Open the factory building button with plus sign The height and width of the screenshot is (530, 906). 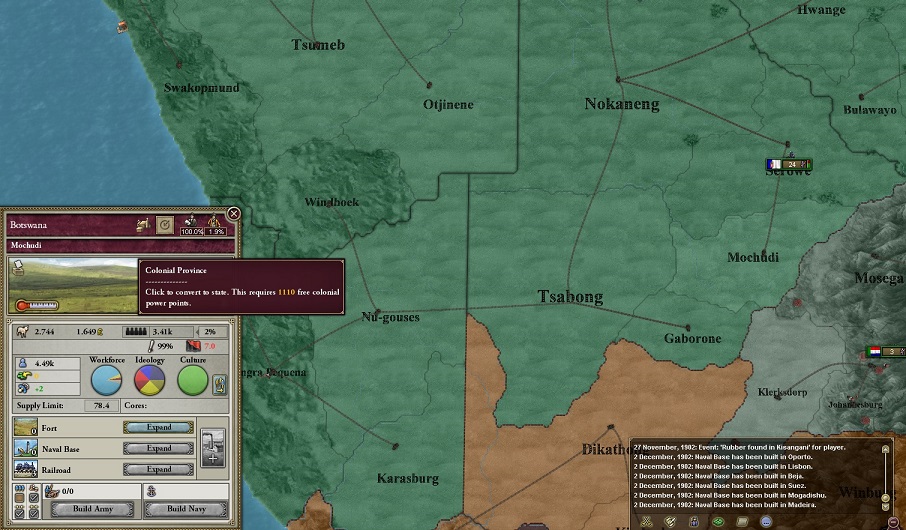(x=213, y=448)
